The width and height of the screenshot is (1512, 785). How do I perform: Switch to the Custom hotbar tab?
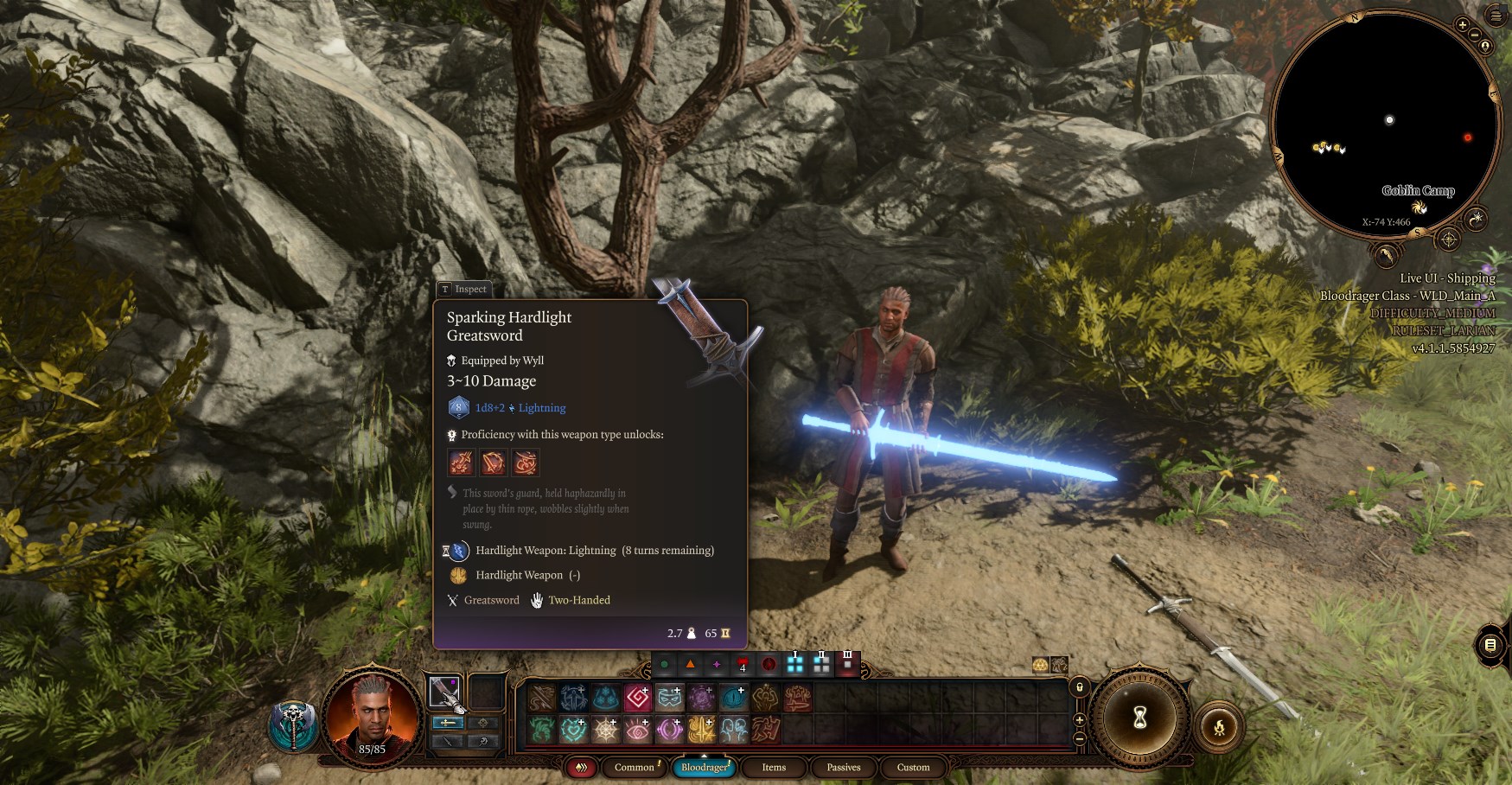(913, 767)
